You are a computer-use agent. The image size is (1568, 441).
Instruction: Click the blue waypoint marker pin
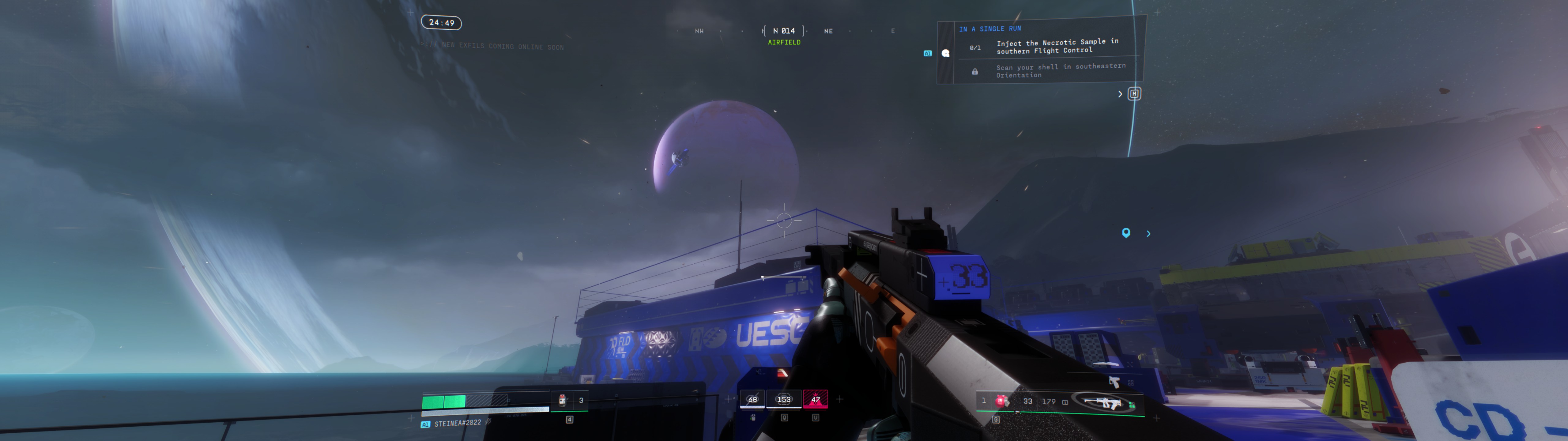coord(1125,233)
